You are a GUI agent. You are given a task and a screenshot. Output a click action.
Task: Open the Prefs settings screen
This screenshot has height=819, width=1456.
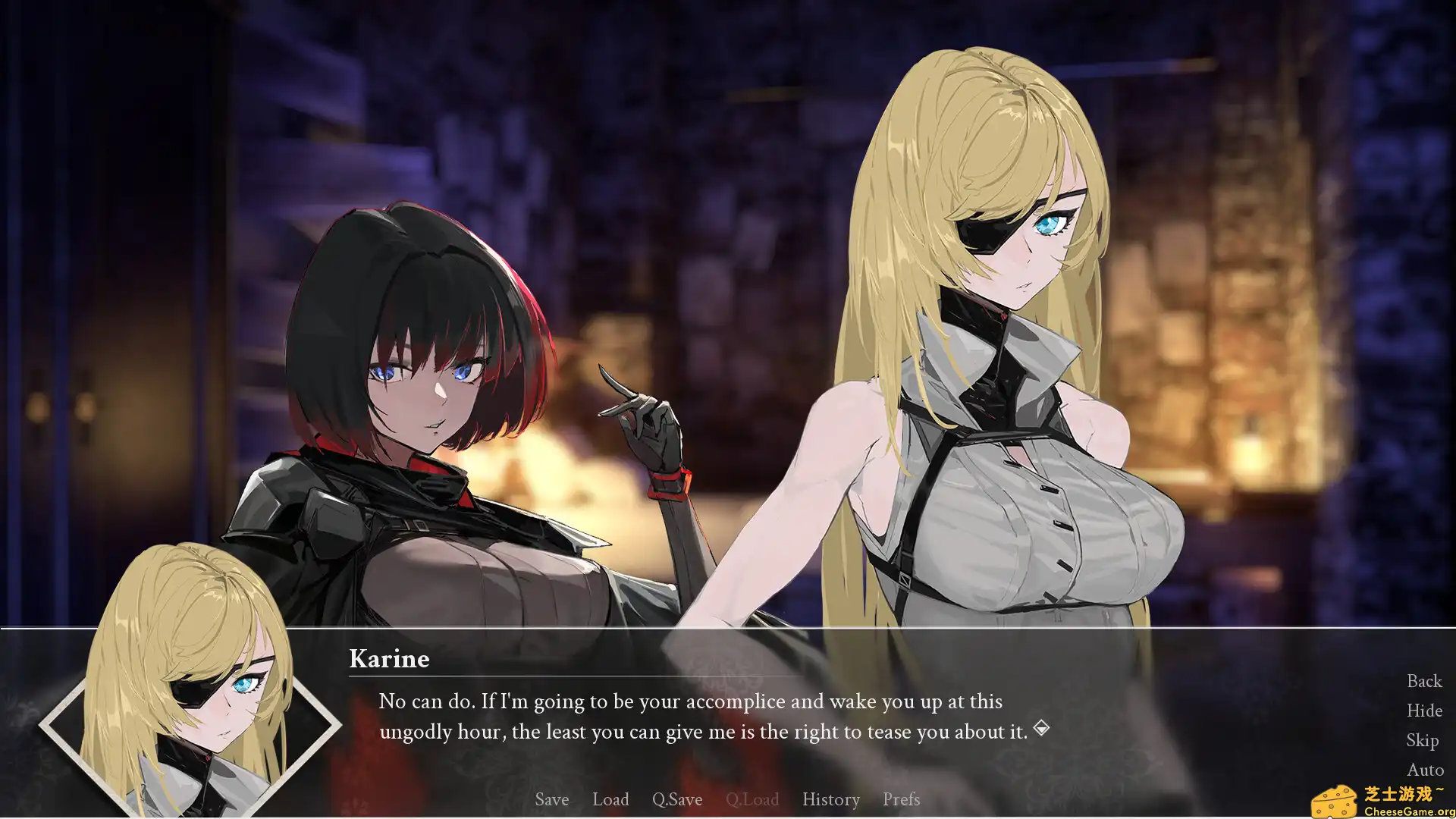click(901, 799)
